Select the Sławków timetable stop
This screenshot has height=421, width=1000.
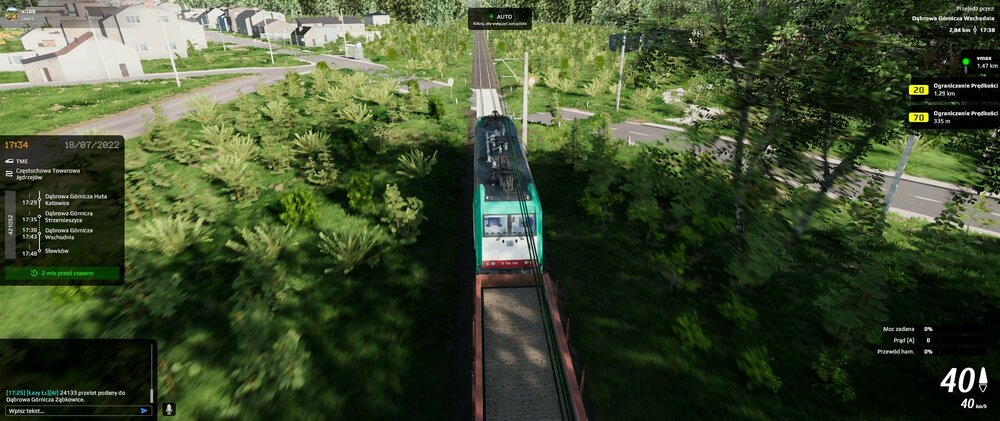click(57, 251)
